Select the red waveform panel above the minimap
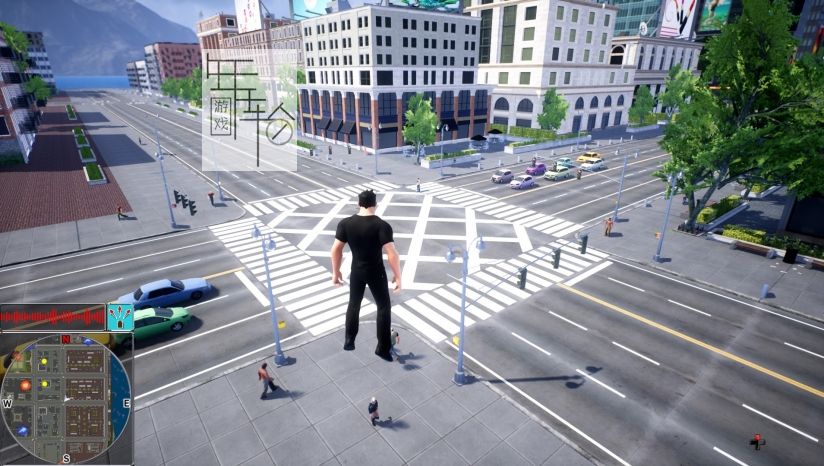Viewport: 824px width, 466px height. click(x=52, y=317)
